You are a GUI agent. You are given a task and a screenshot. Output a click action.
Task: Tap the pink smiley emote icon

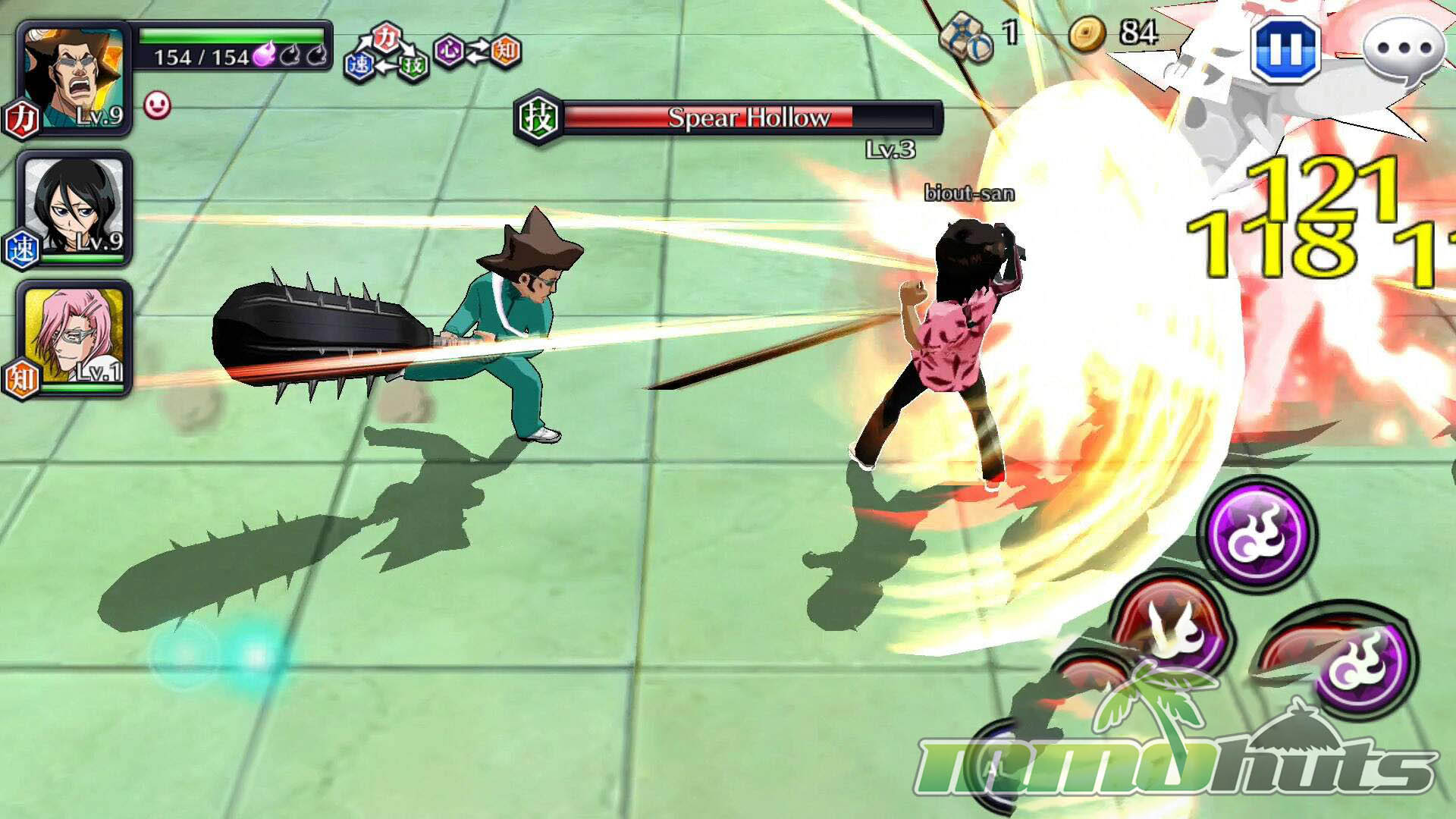[x=157, y=105]
